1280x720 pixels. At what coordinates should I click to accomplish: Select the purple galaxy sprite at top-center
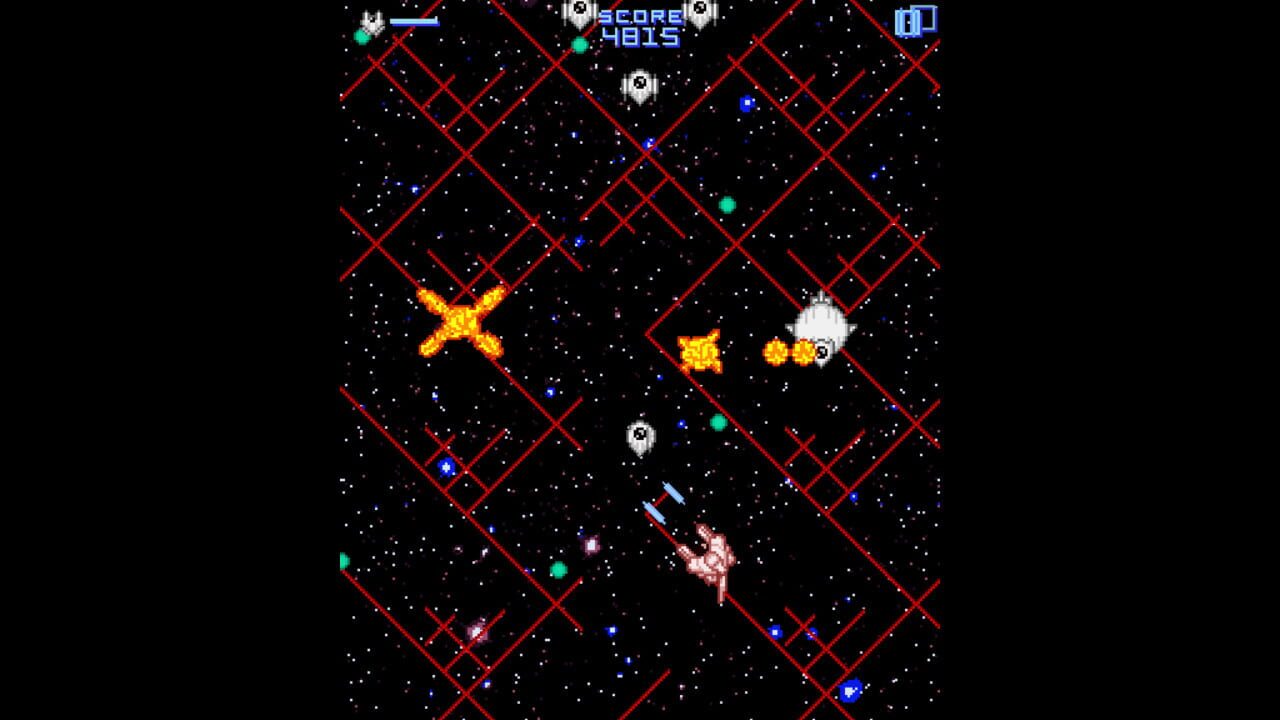tap(524, 5)
